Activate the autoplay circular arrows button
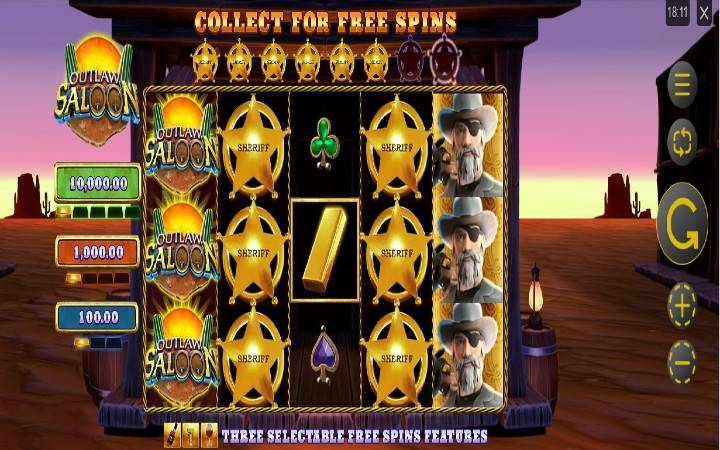Viewport: 720px width, 450px height. [x=682, y=141]
